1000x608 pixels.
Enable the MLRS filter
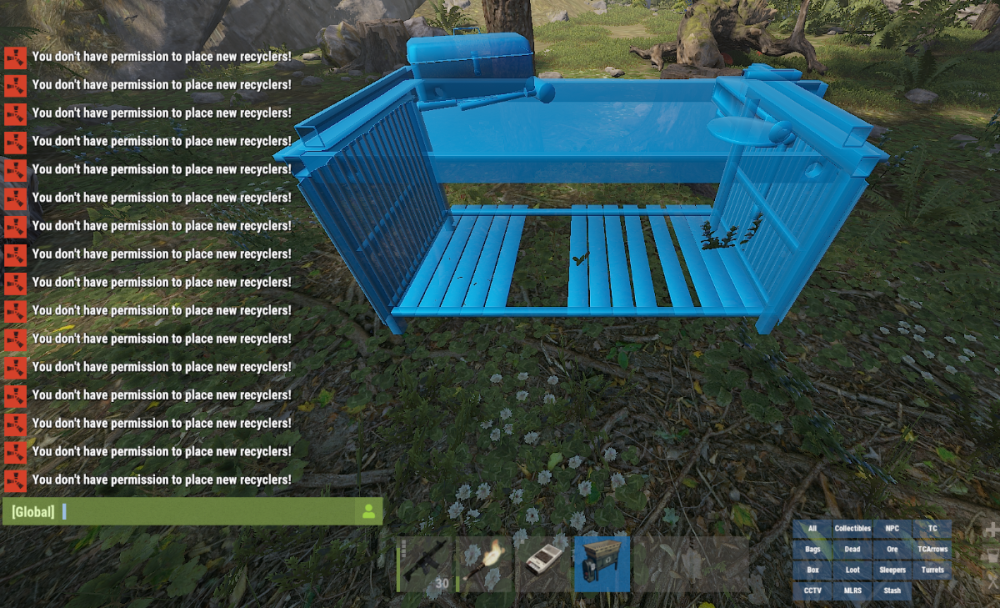tap(853, 591)
